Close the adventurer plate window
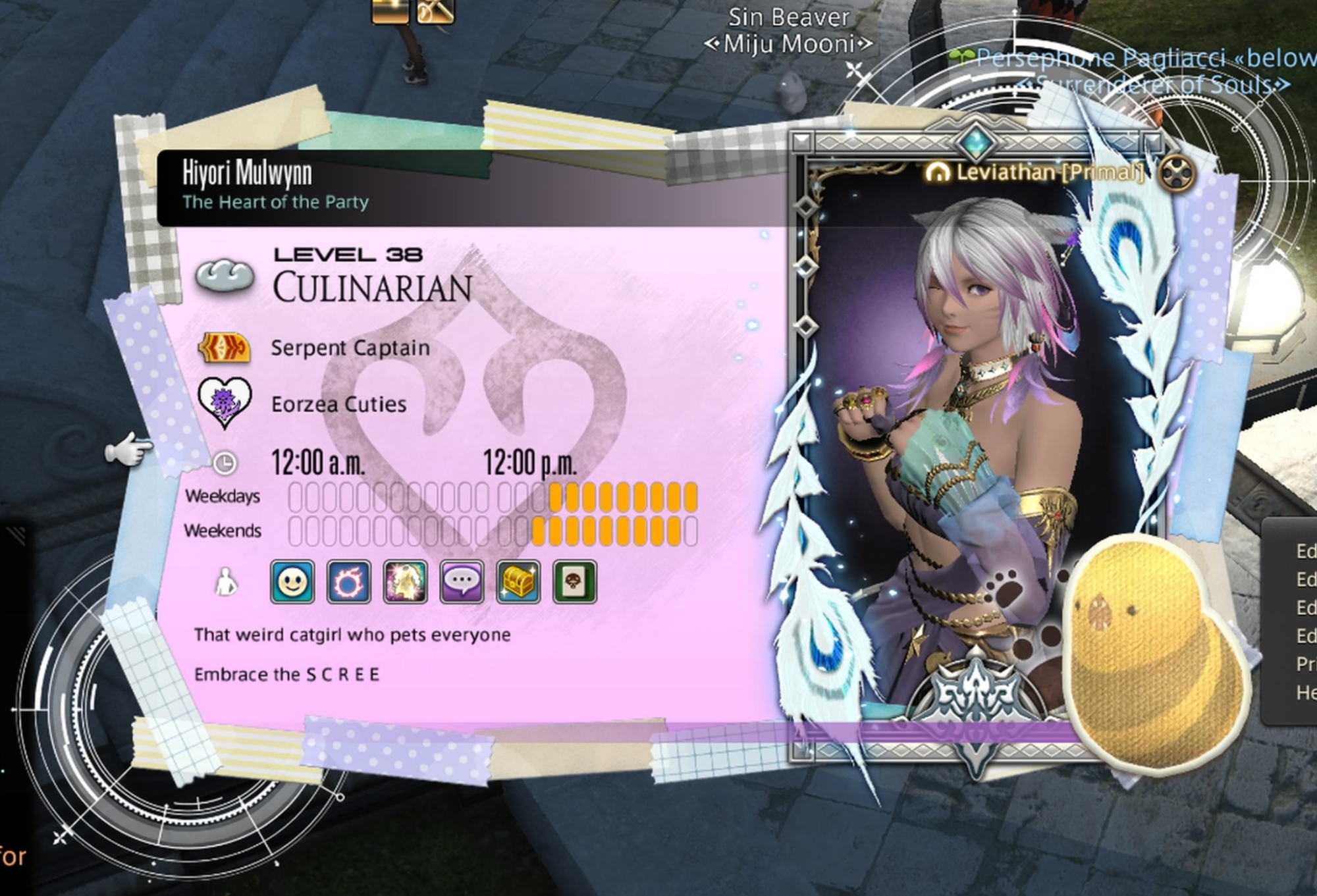This screenshot has width=1317, height=896. 1177,174
